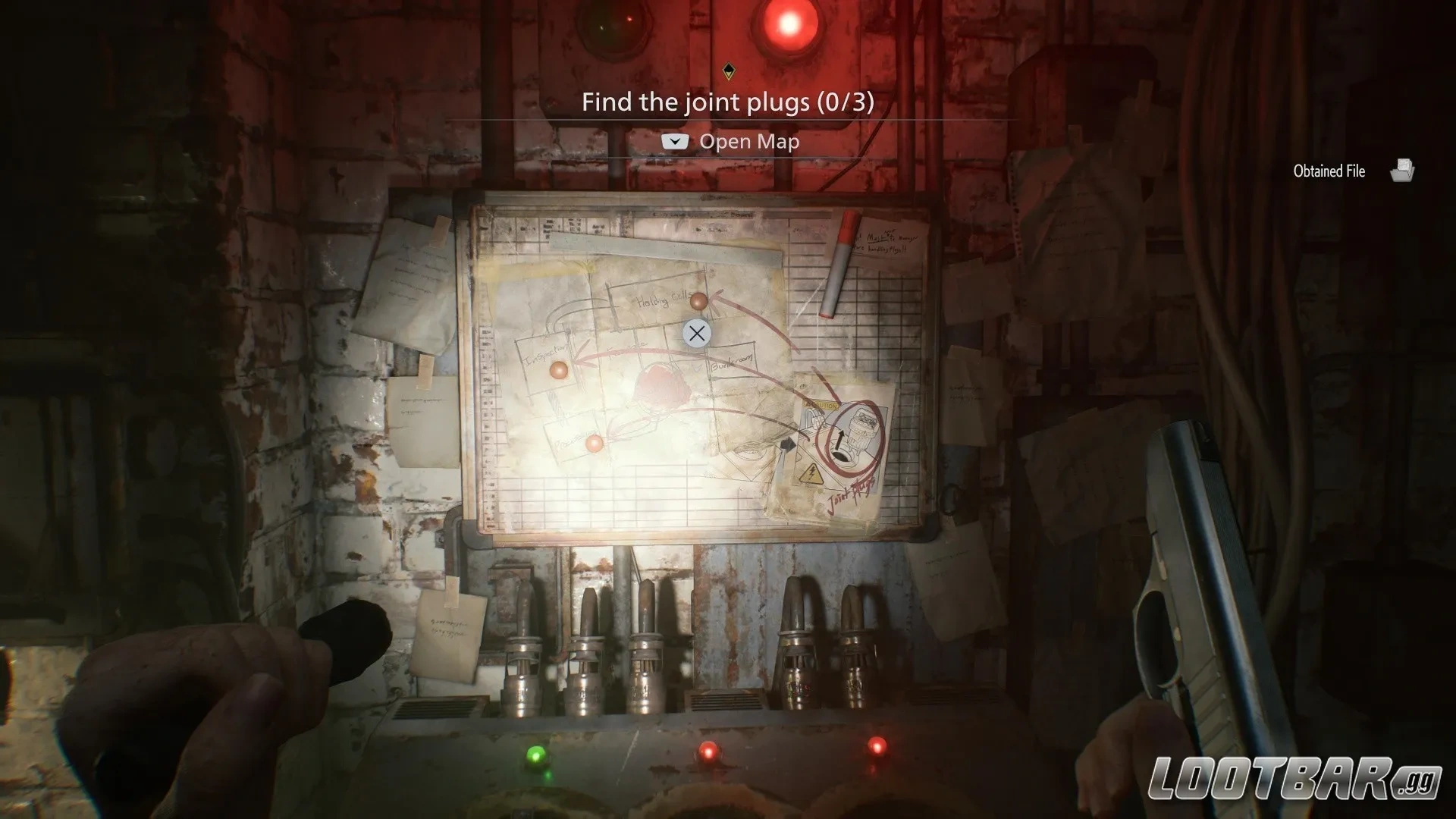1456x819 pixels.
Task: Click the down-arrow button beside Open Map
Action: click(676, 141)
